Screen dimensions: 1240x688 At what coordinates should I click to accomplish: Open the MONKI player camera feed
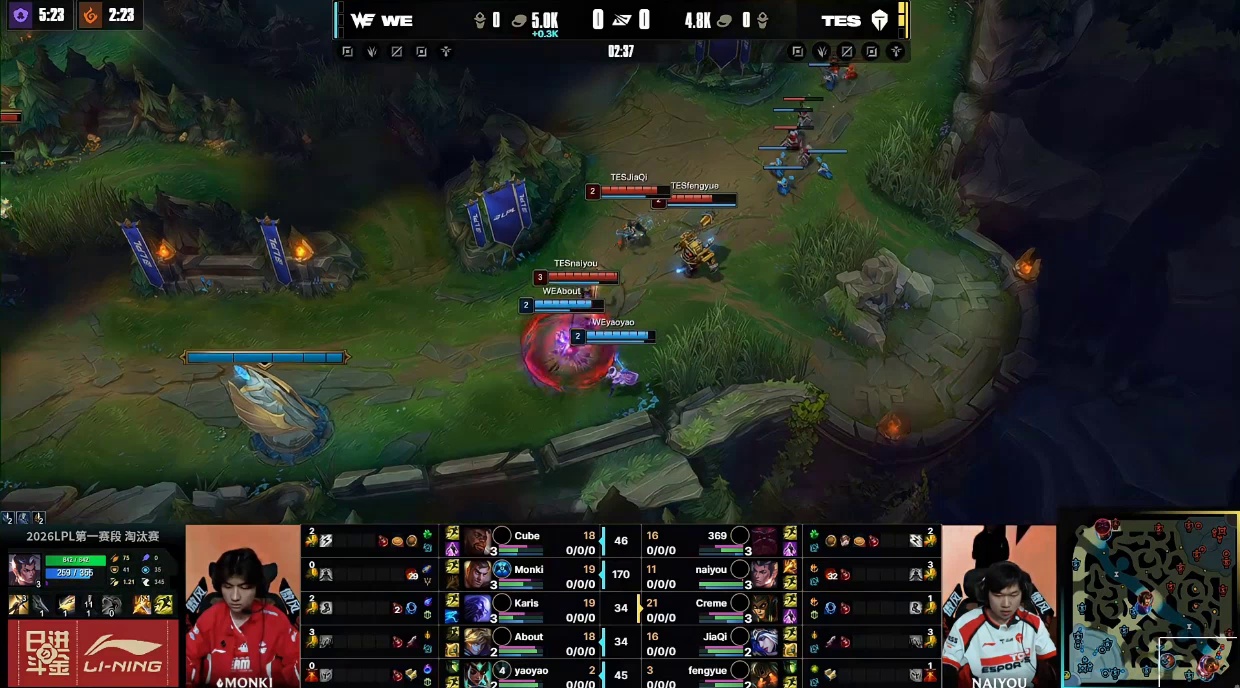[242, 606]
